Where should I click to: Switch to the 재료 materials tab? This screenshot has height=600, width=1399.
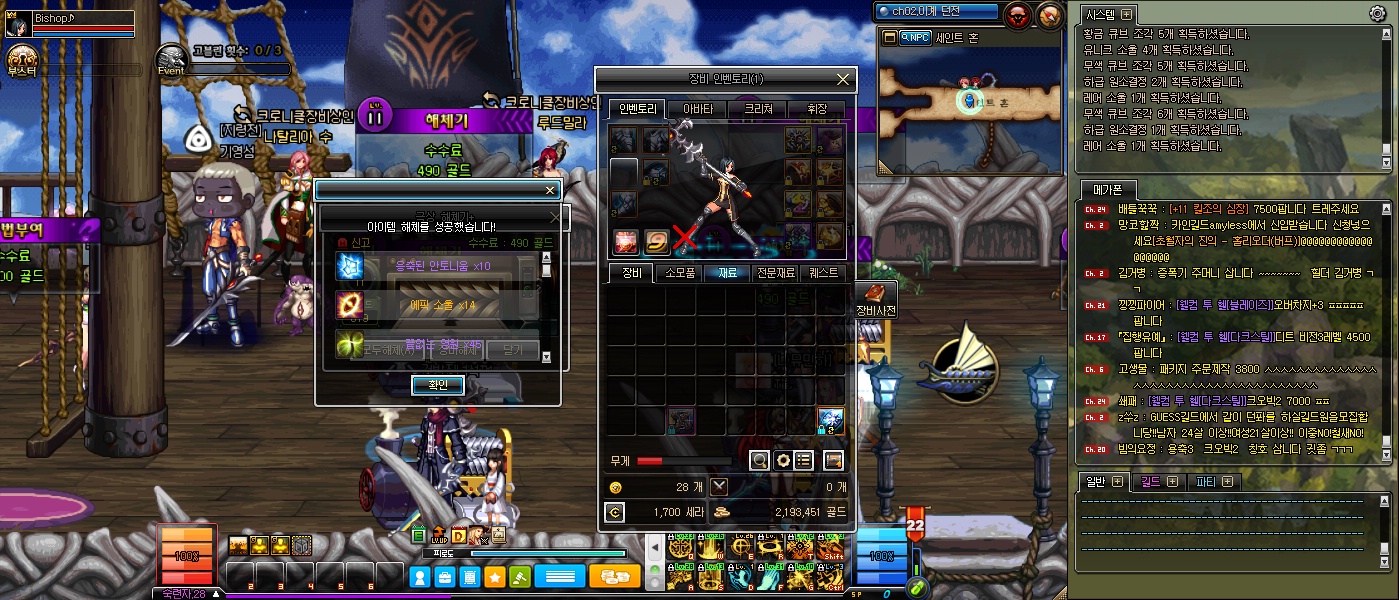click(728, 272)
